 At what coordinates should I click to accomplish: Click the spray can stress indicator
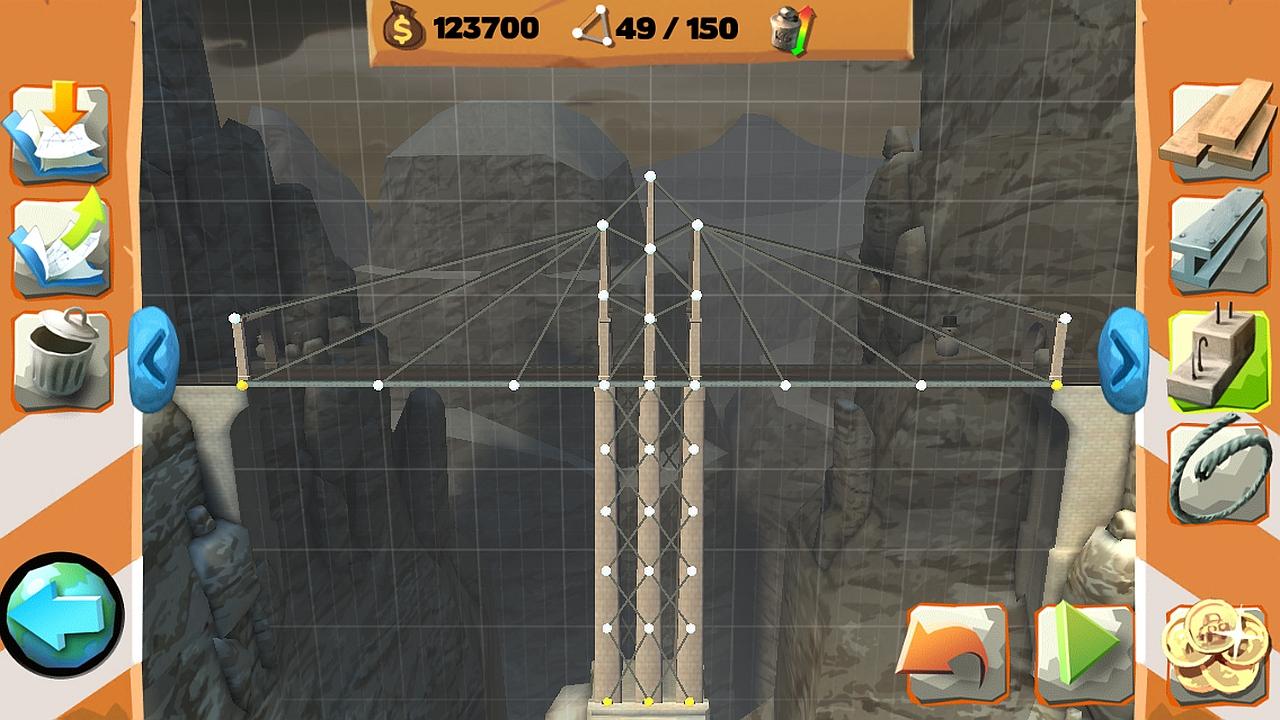786,27
